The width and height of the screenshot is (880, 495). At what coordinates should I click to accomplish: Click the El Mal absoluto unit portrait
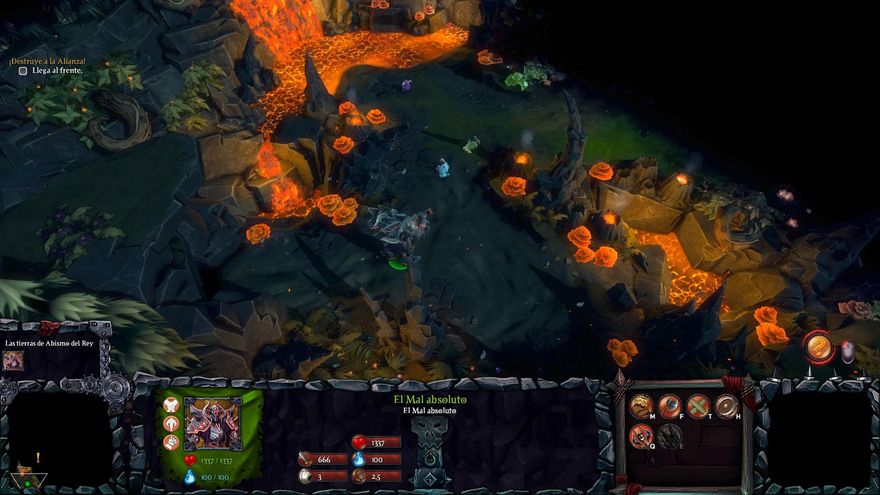coord(212,424)
